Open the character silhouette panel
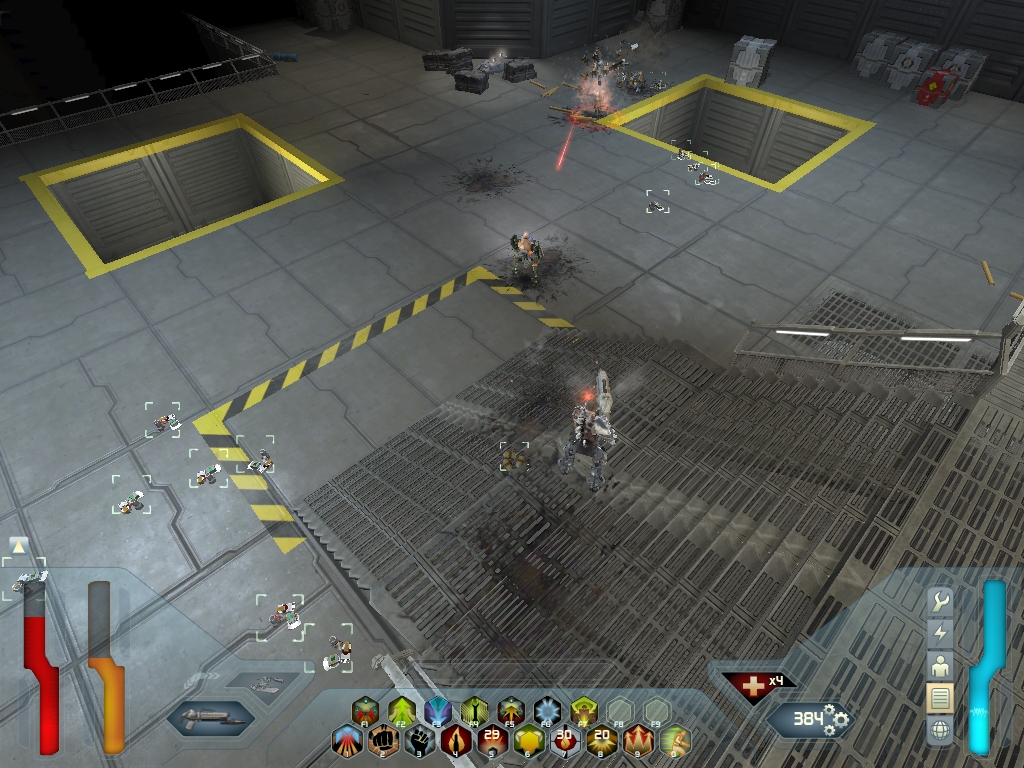 click(x=939, y=665)
